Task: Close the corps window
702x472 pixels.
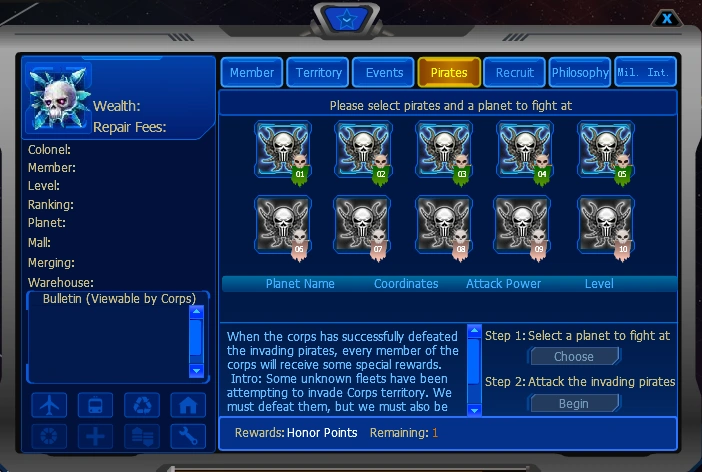Action: click(x=667, y=18)
